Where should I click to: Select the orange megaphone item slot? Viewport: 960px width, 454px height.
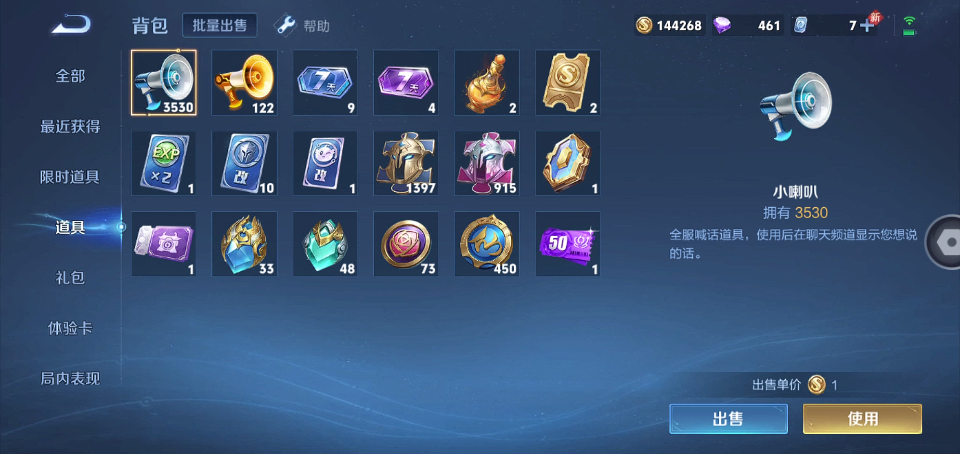[244, 82]
